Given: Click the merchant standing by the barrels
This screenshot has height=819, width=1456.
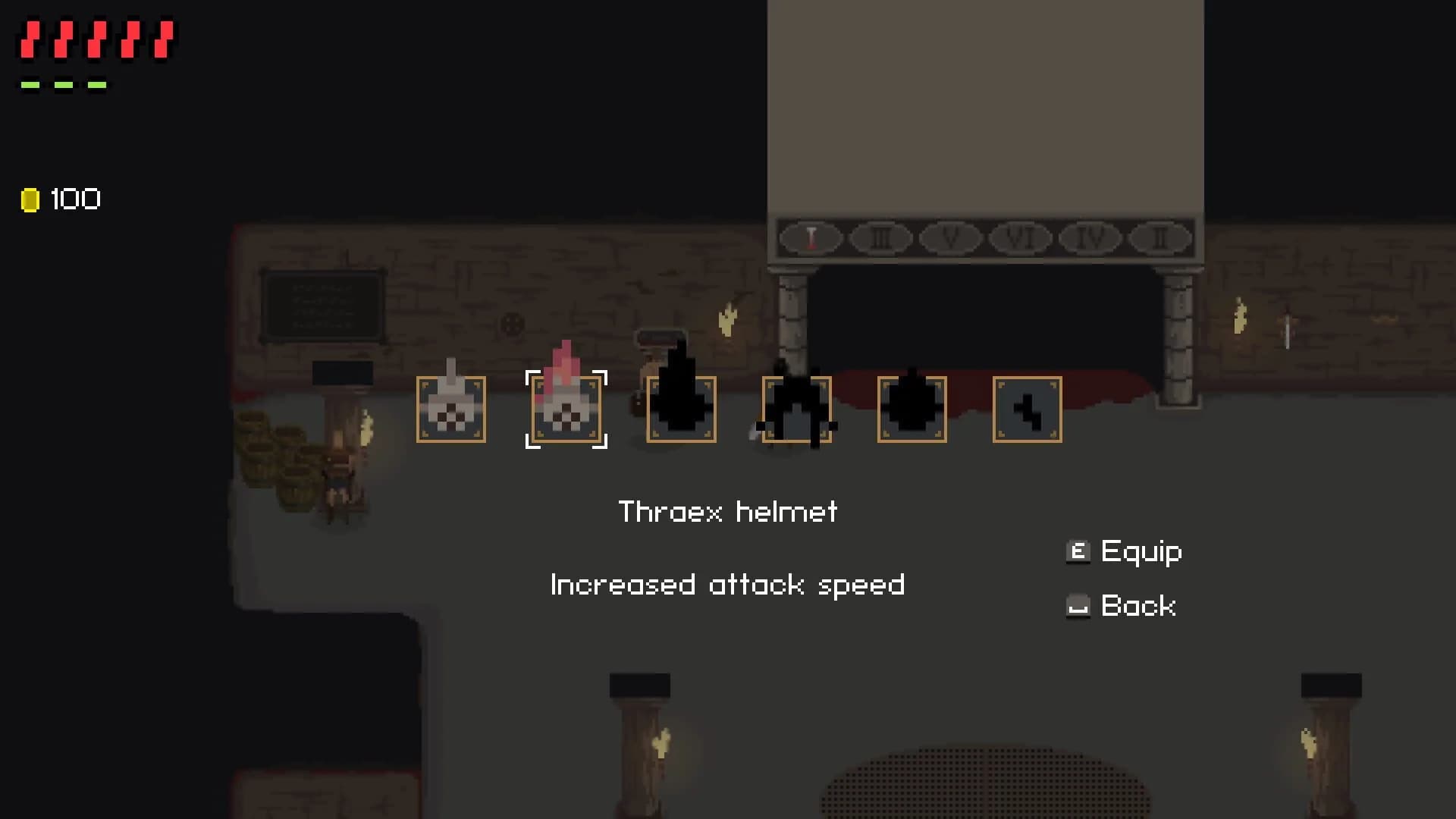Looking at the screenshot, I should (343, 478).
